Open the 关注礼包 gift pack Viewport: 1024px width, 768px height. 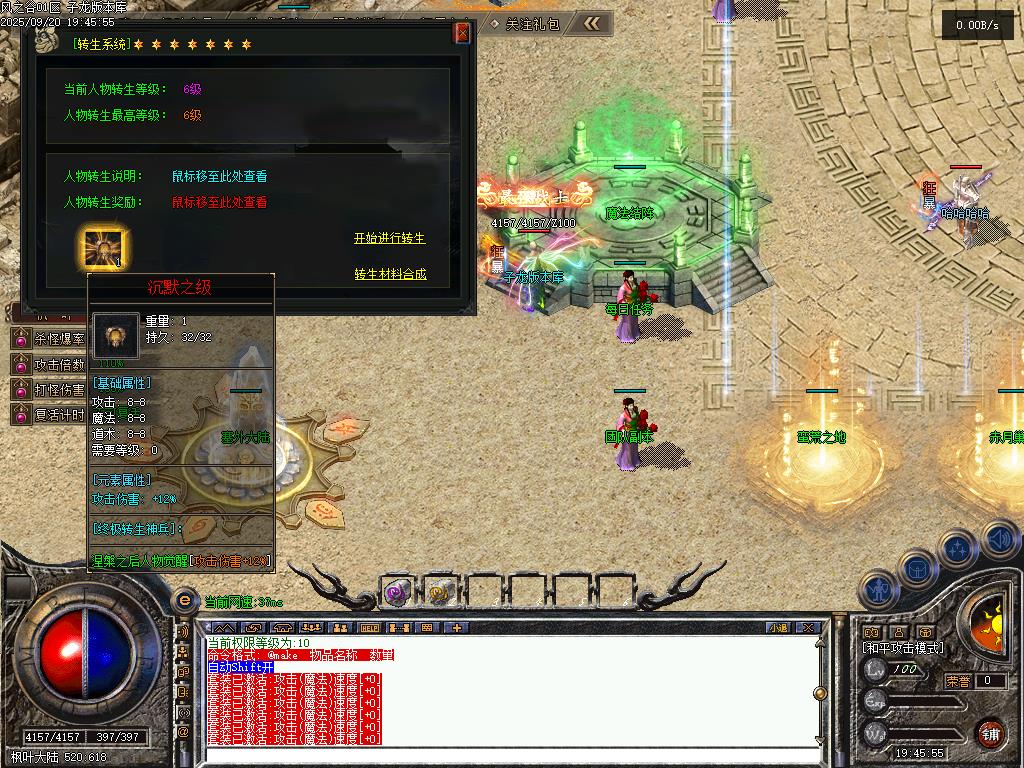click(x=526, y=23)
